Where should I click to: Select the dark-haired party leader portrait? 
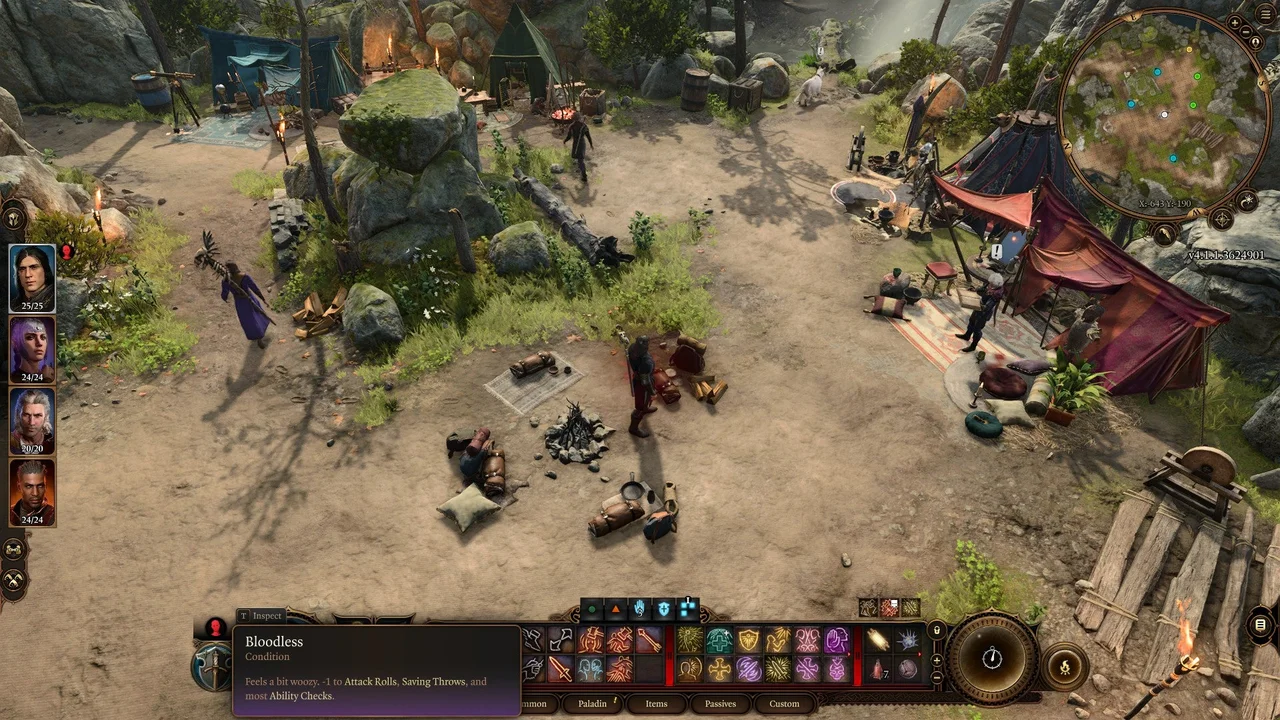[x=32, y=277]
